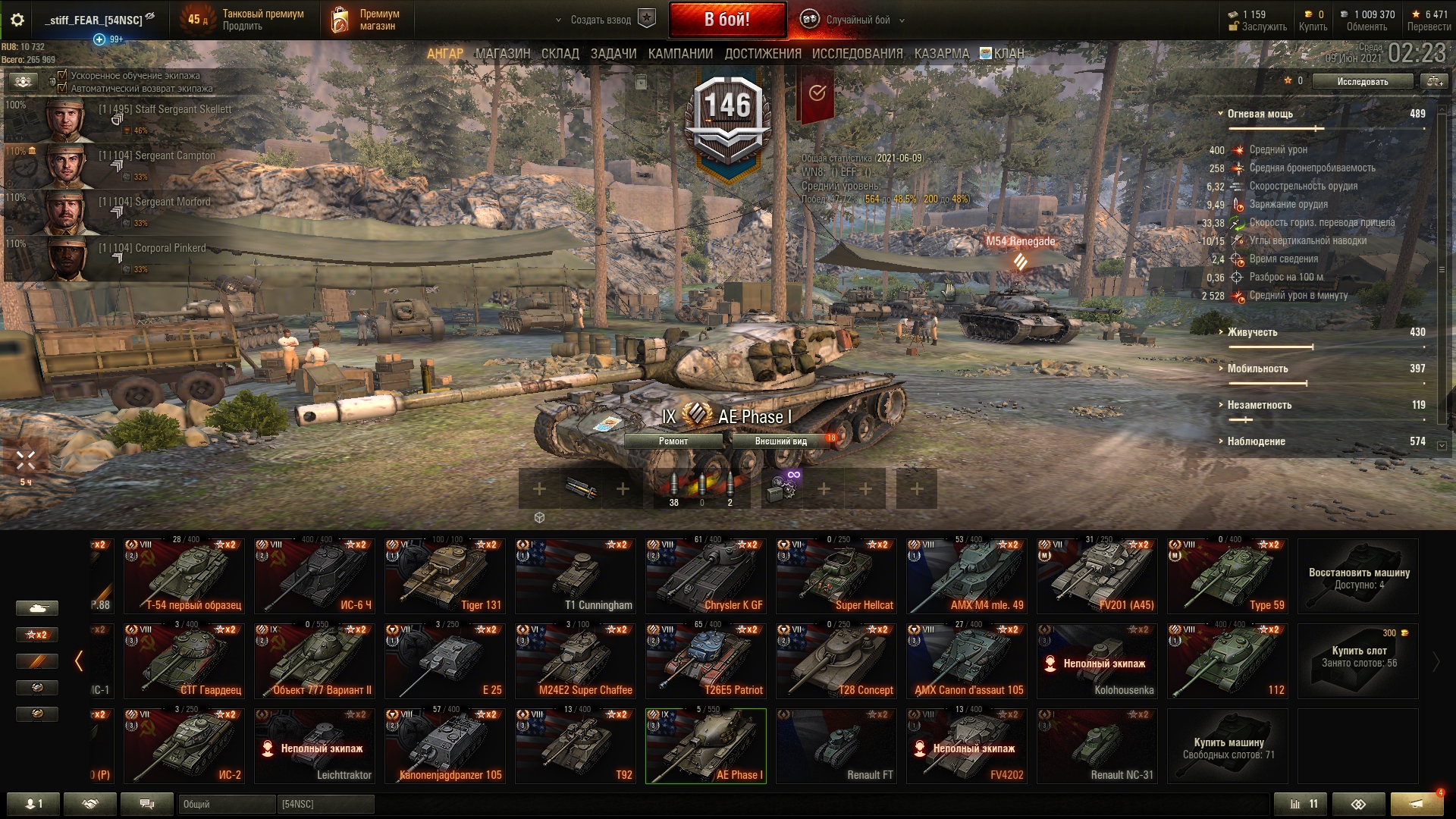Click the Ремонт button
The image size is (1456, 819).
point(673,441)
